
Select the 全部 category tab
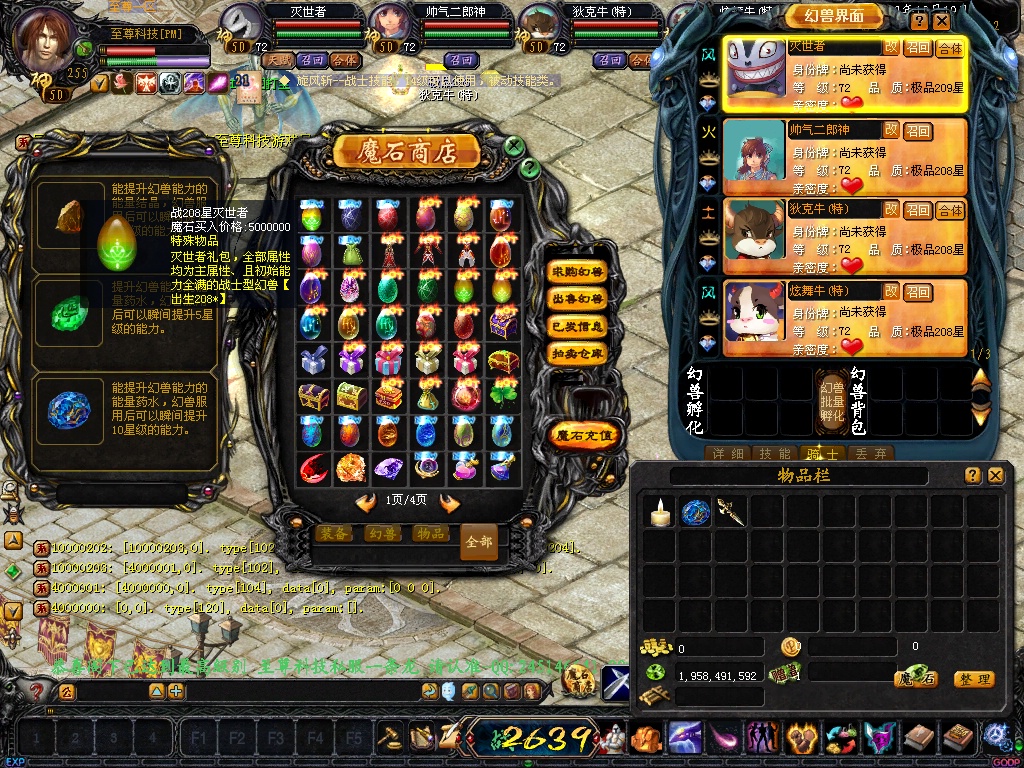[x=479, y=541]
